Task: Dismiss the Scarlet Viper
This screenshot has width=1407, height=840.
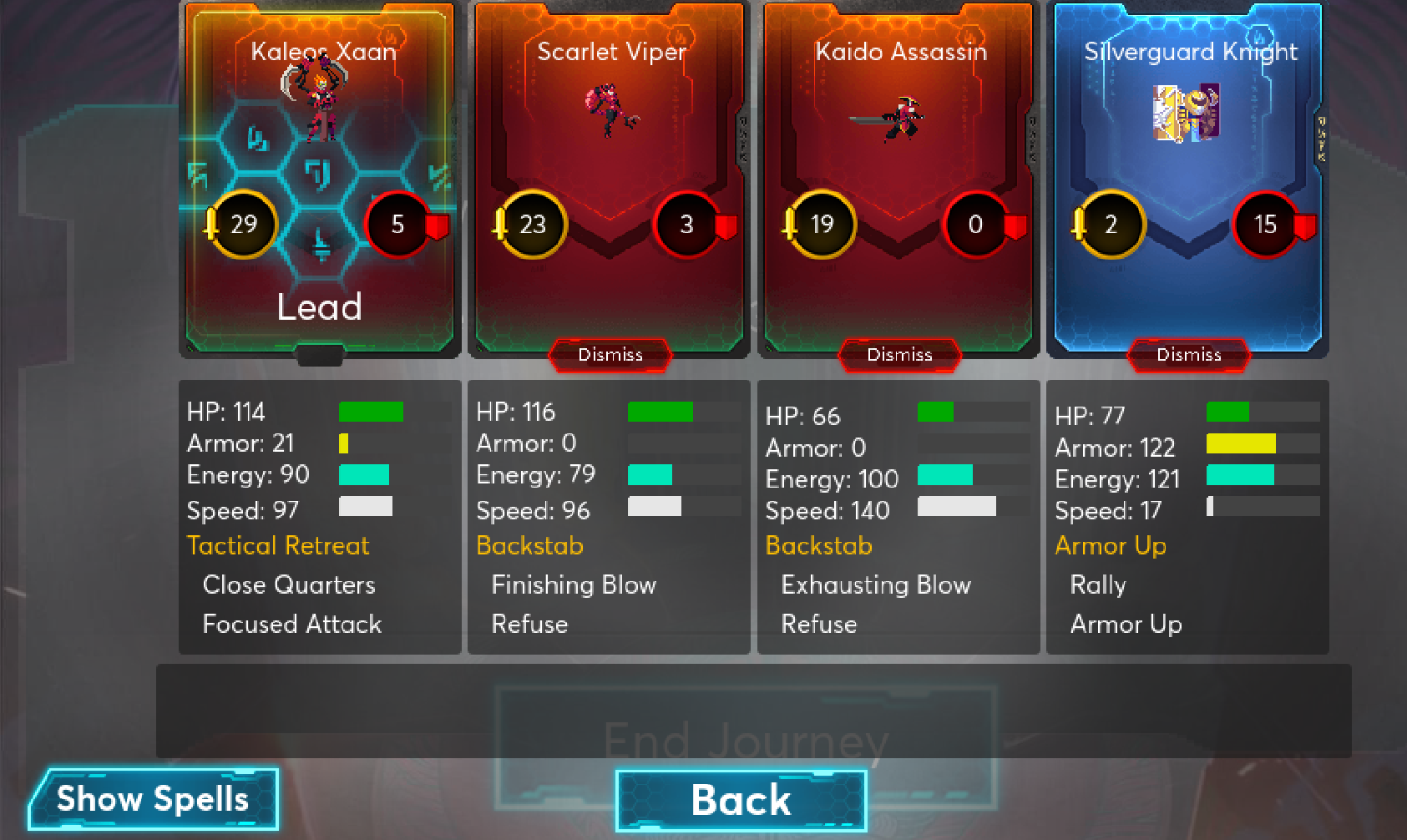Action: [x=610, y=355]
